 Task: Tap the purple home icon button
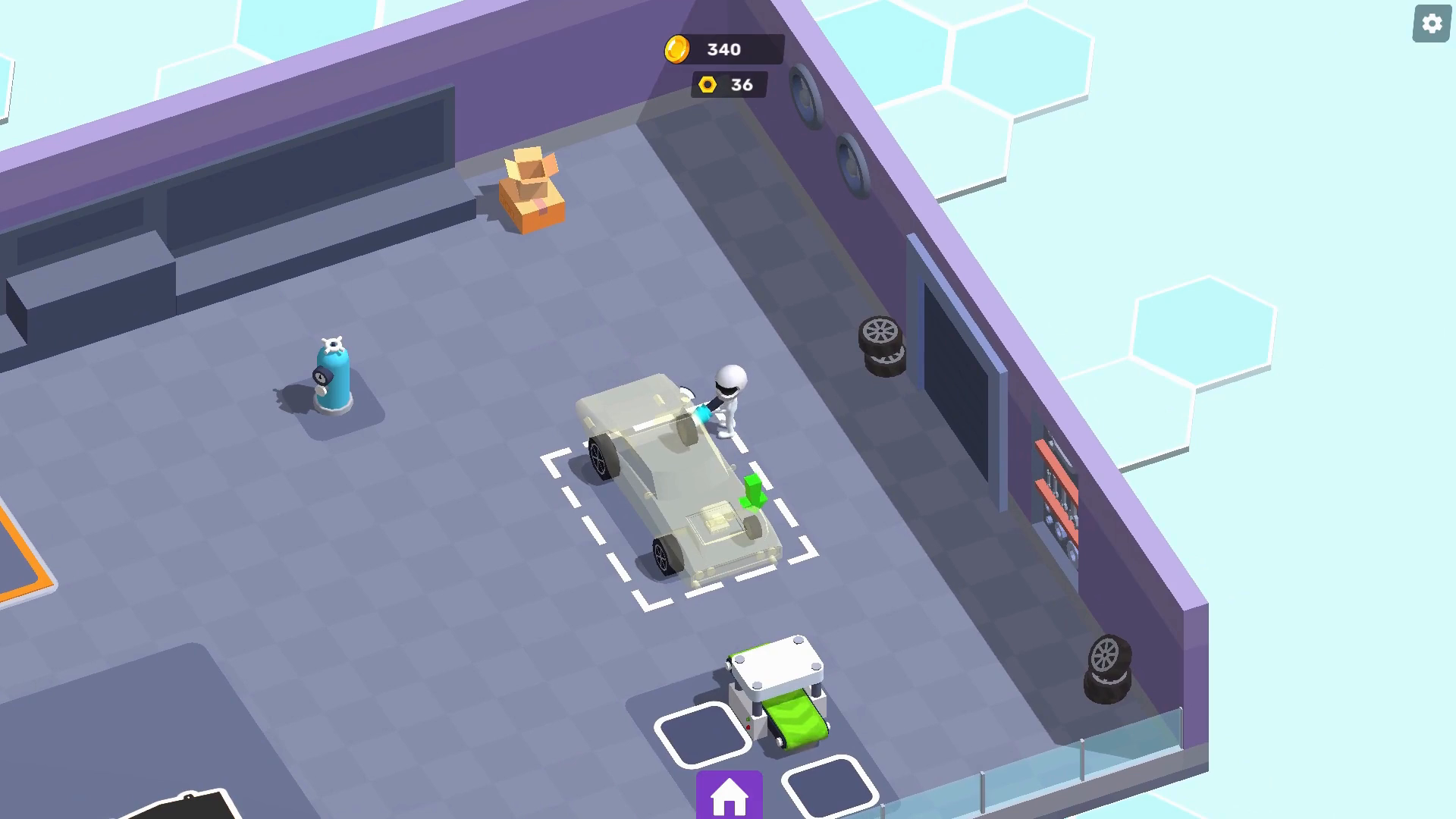[729, 795]
